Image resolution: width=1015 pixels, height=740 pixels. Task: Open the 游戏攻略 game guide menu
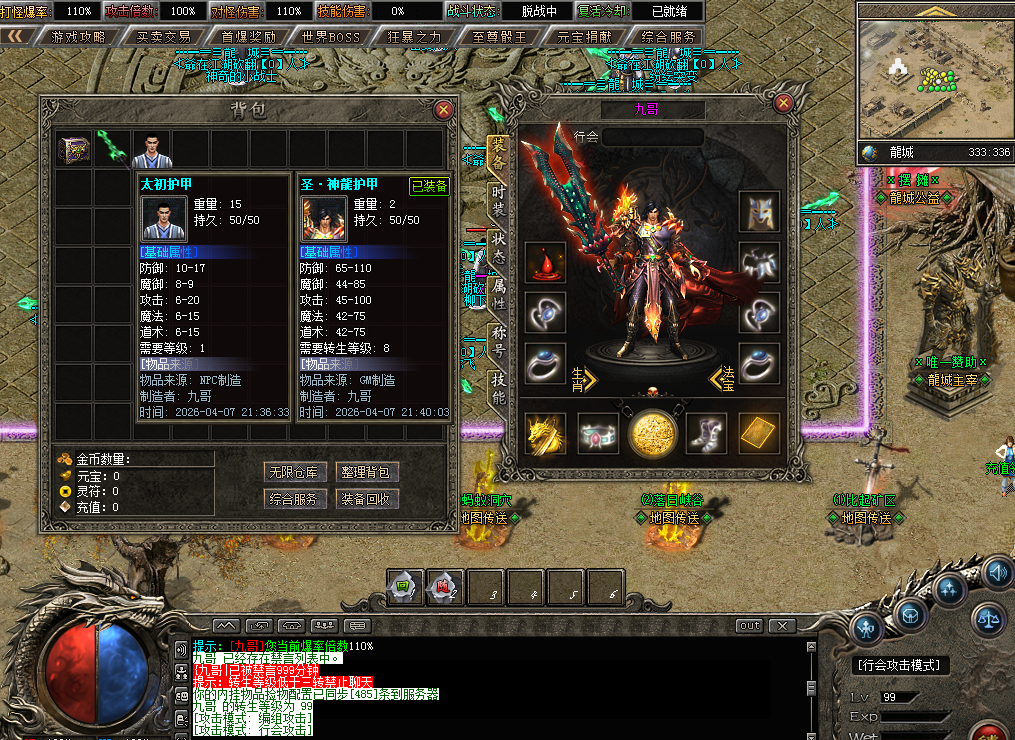click(78, 37)
